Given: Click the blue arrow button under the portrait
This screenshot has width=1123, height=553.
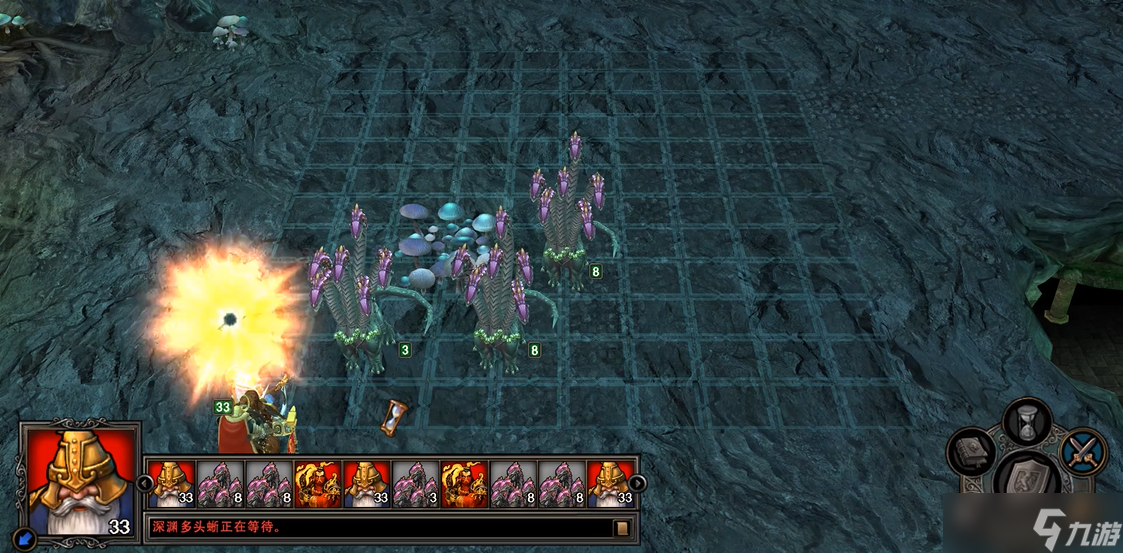Looking at the screenshot, I should coord(27,540).
